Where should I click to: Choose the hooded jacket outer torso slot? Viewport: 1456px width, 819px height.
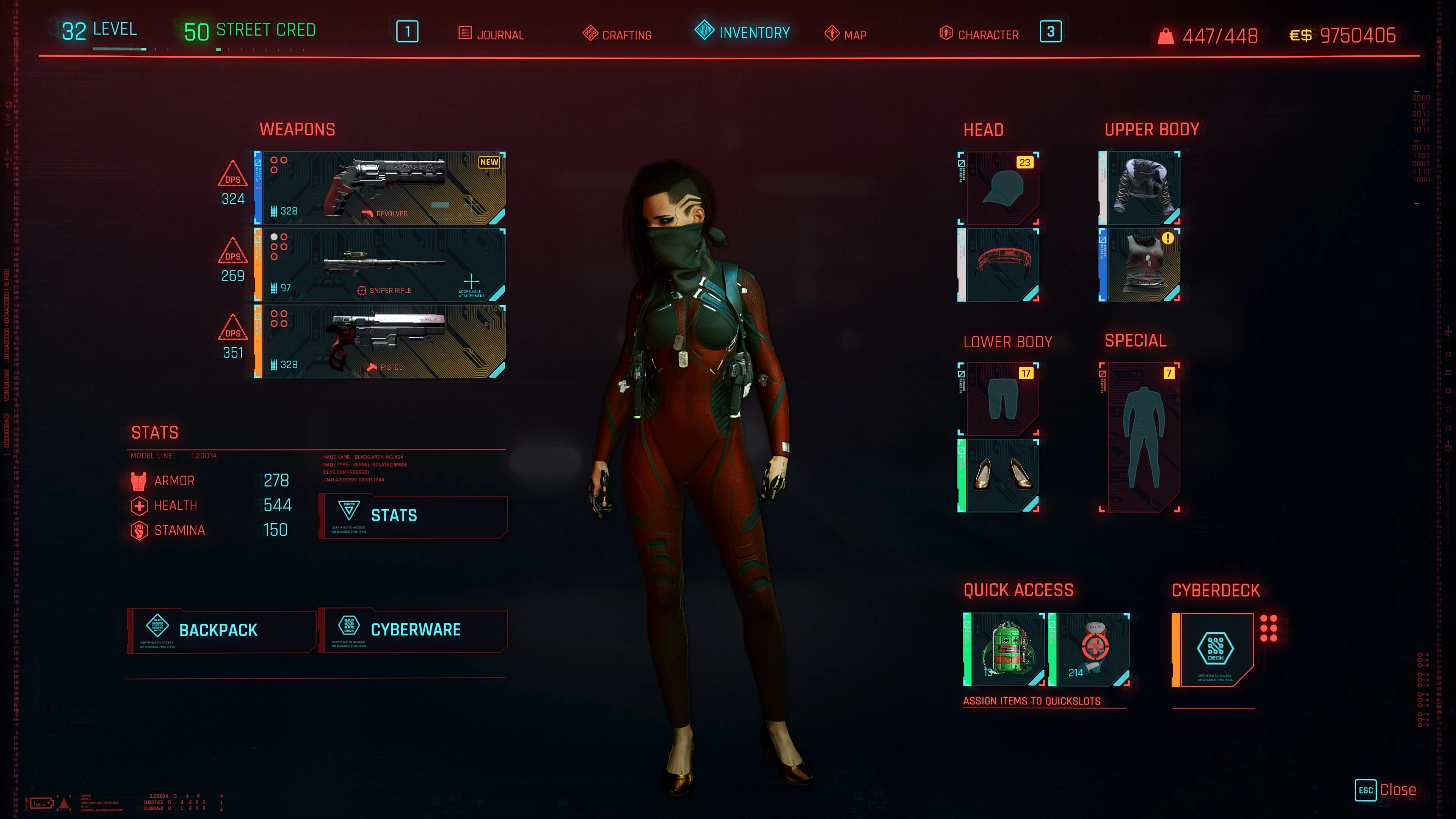click(x=1139, y=188)
